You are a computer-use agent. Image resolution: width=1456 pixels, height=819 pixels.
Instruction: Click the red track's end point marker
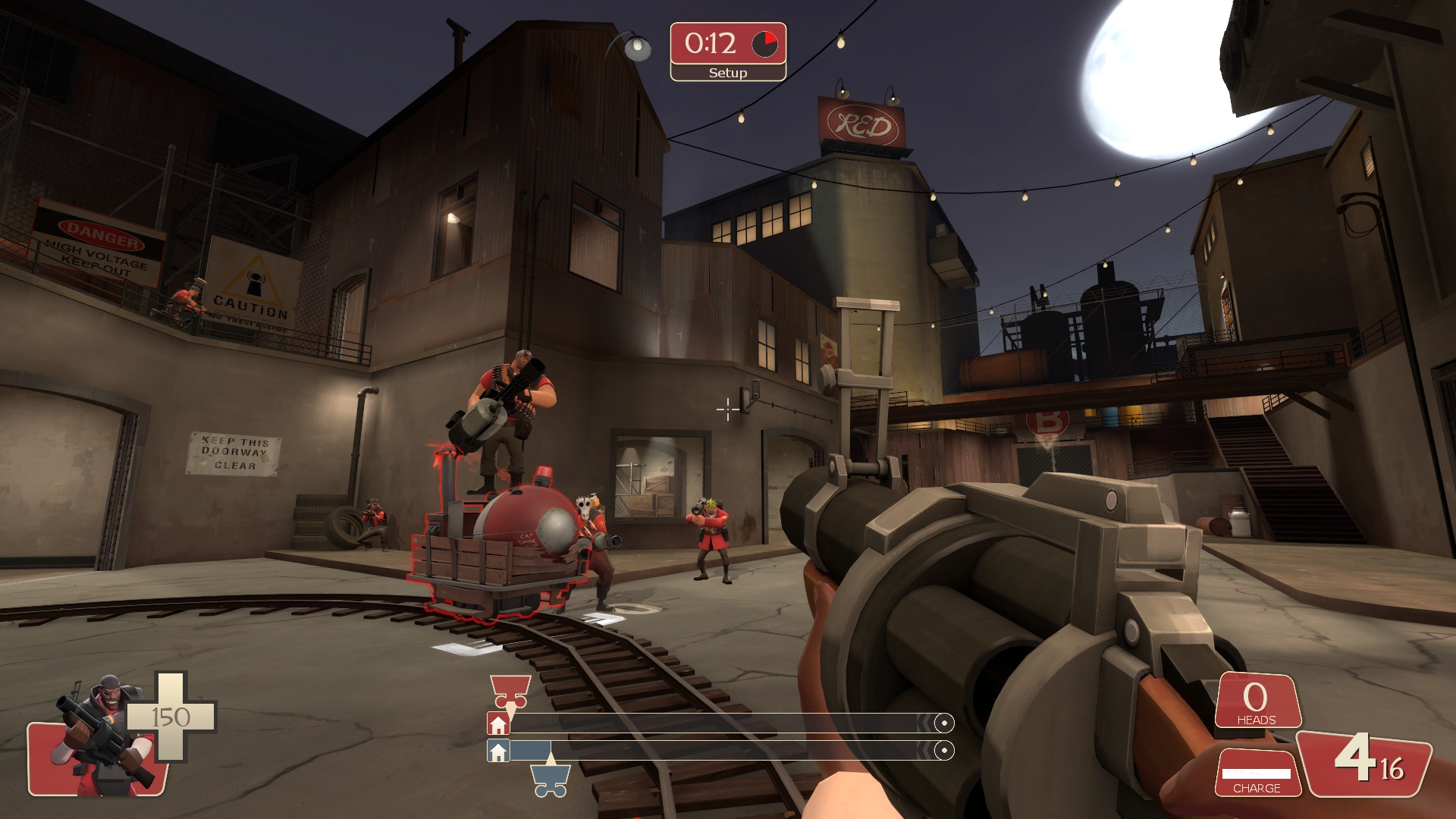pyautogui.click(x=944, y=723)
